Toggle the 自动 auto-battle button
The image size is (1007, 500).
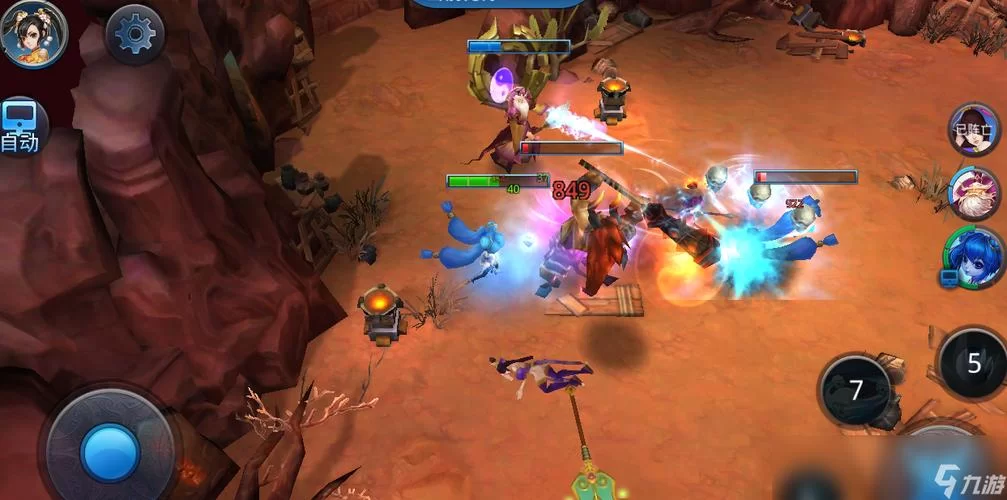20,127
